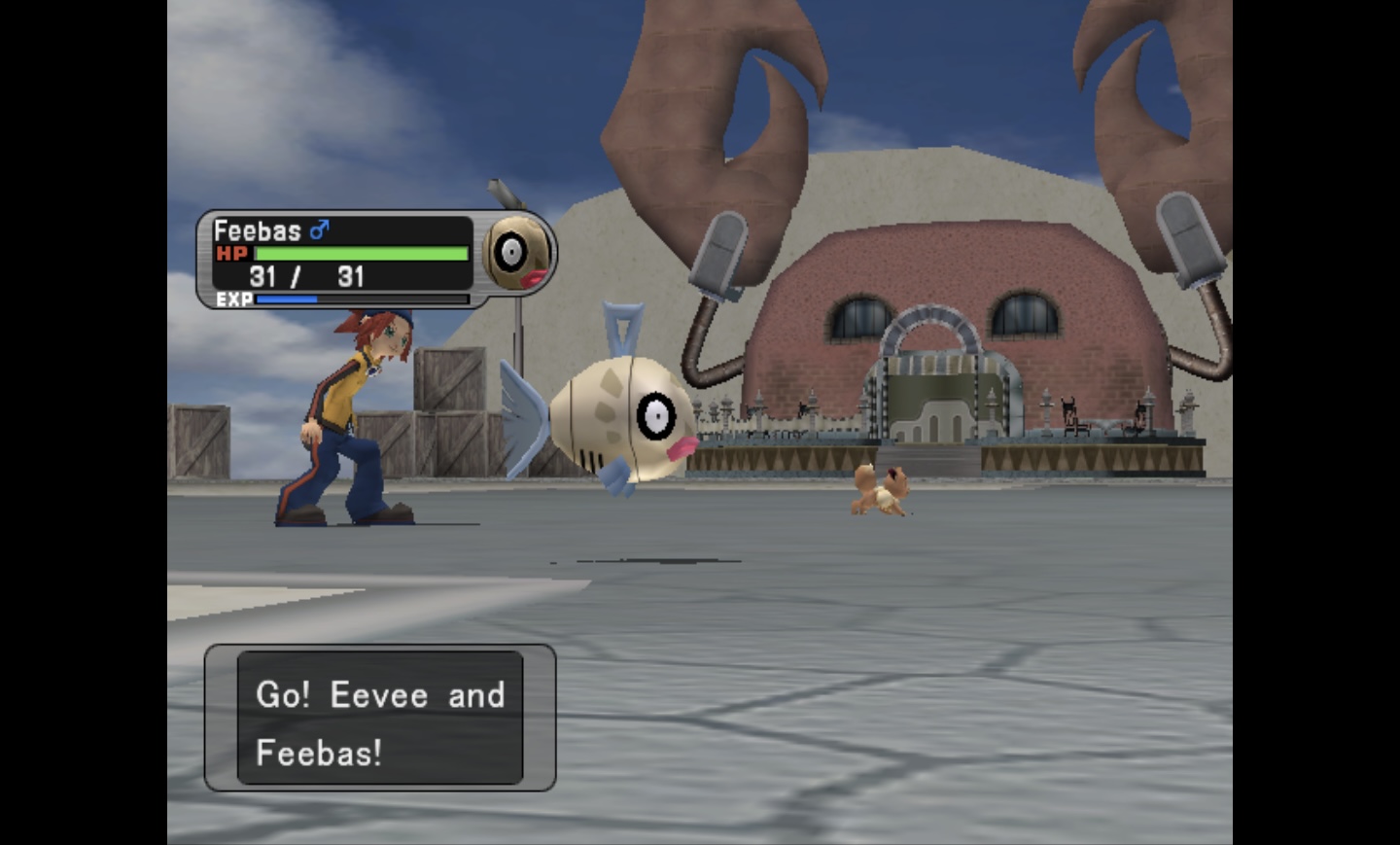Viewport: 1400px width, 845px height.
Task: Advance the "Go! Eevee and Feebas!" message box
Action: click(x=380, y=719)
